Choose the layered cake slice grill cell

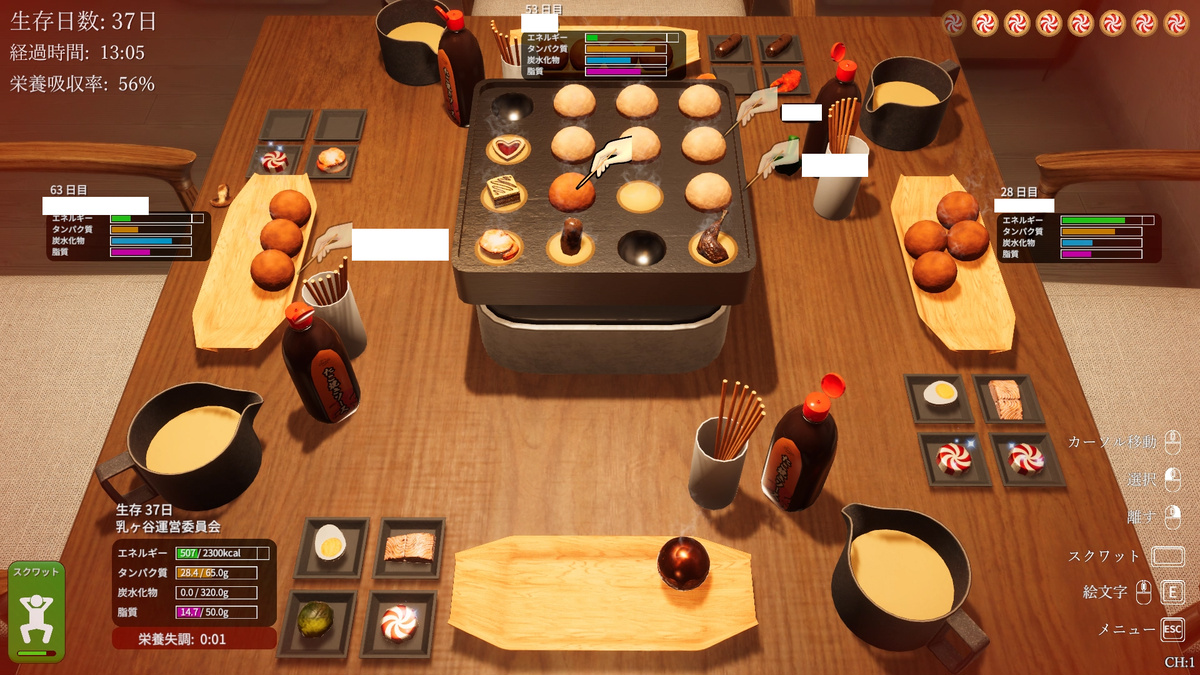pyautogui.click(x=505, y=192)
